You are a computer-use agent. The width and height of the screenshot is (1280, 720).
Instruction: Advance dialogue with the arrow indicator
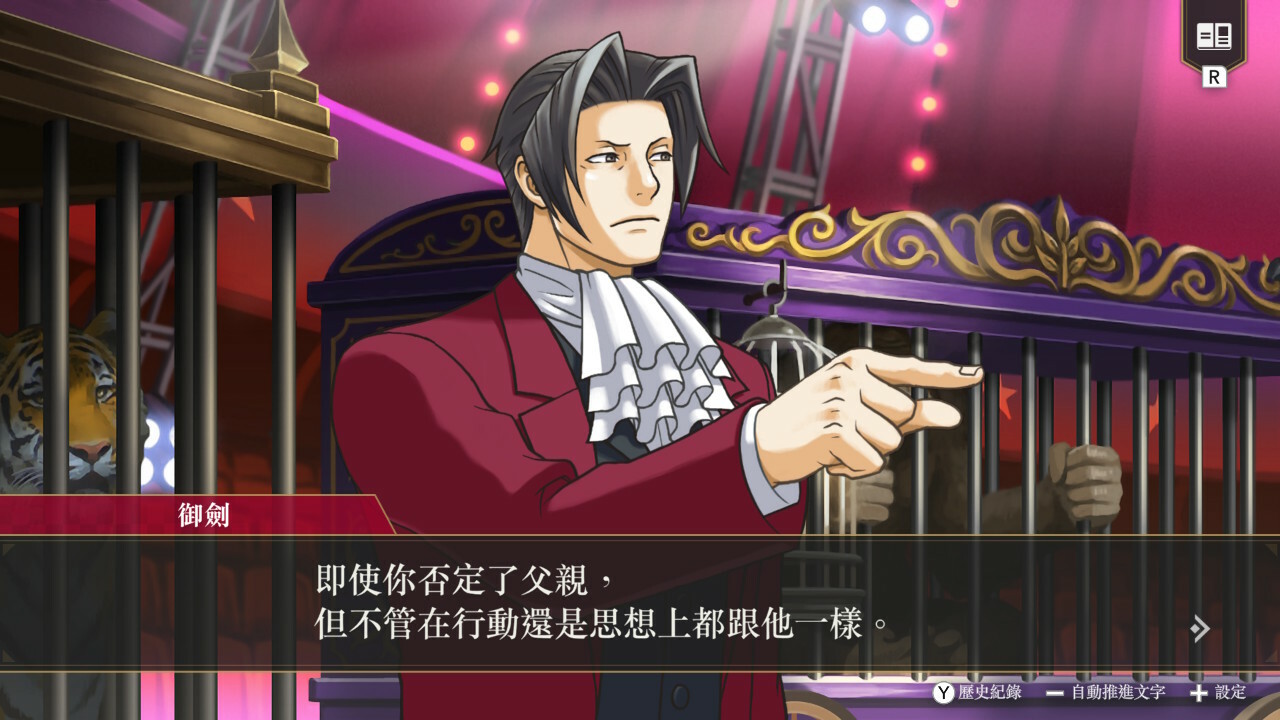tap(1200, 628)
